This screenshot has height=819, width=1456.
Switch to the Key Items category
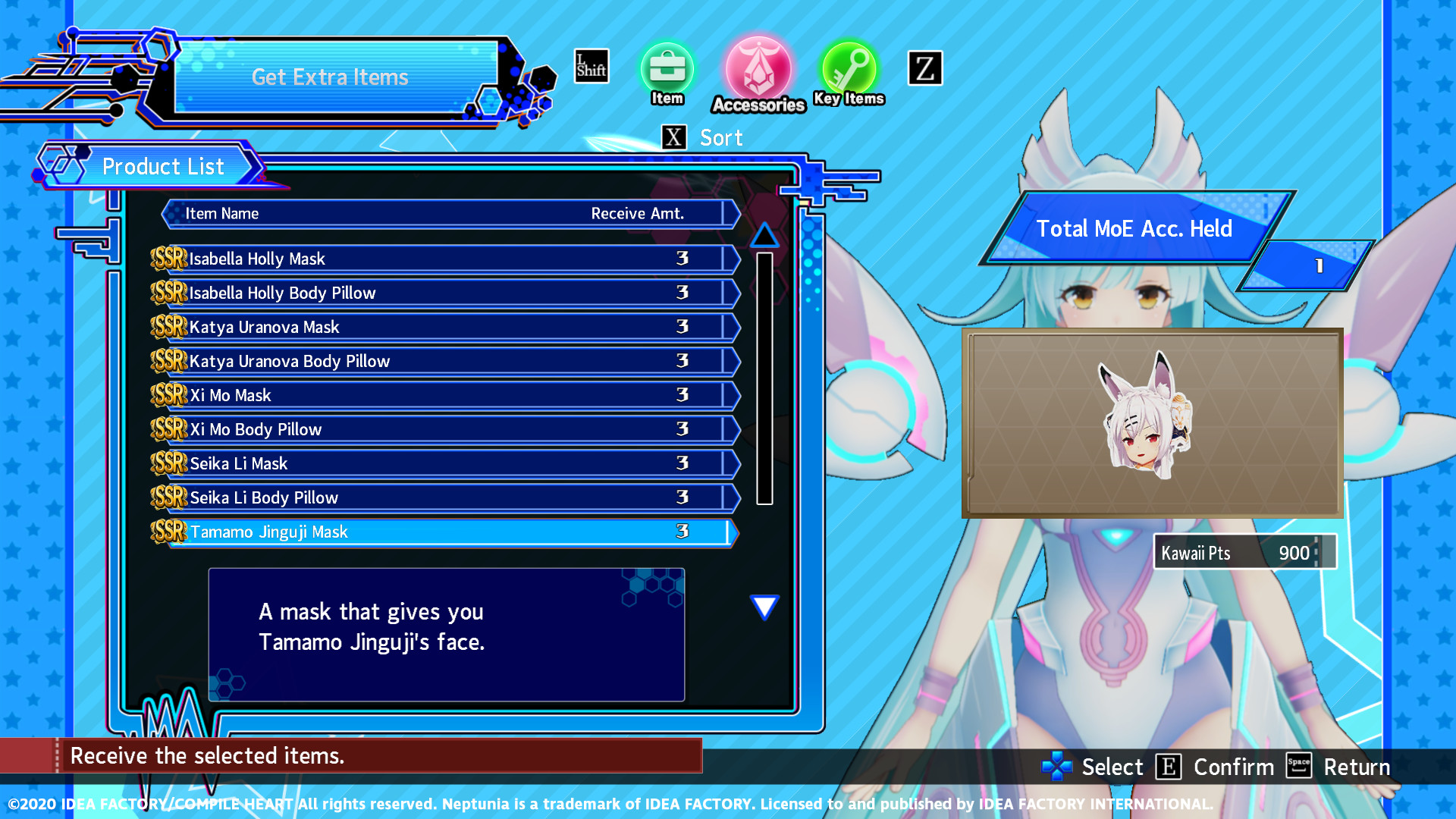pyautogui.click(x=849, y=68)
